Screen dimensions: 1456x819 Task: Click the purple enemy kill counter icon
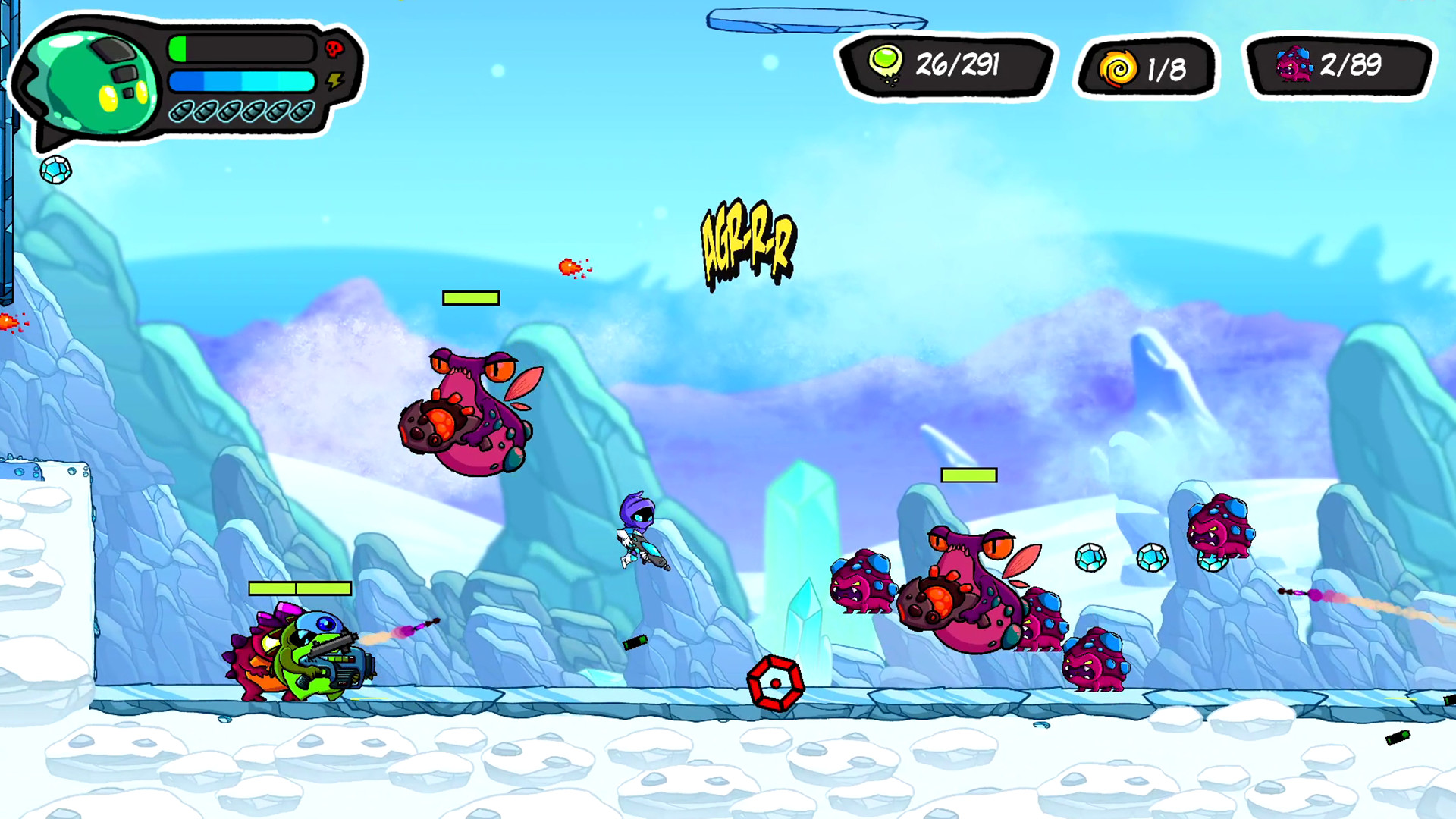tap(1294, 64)
